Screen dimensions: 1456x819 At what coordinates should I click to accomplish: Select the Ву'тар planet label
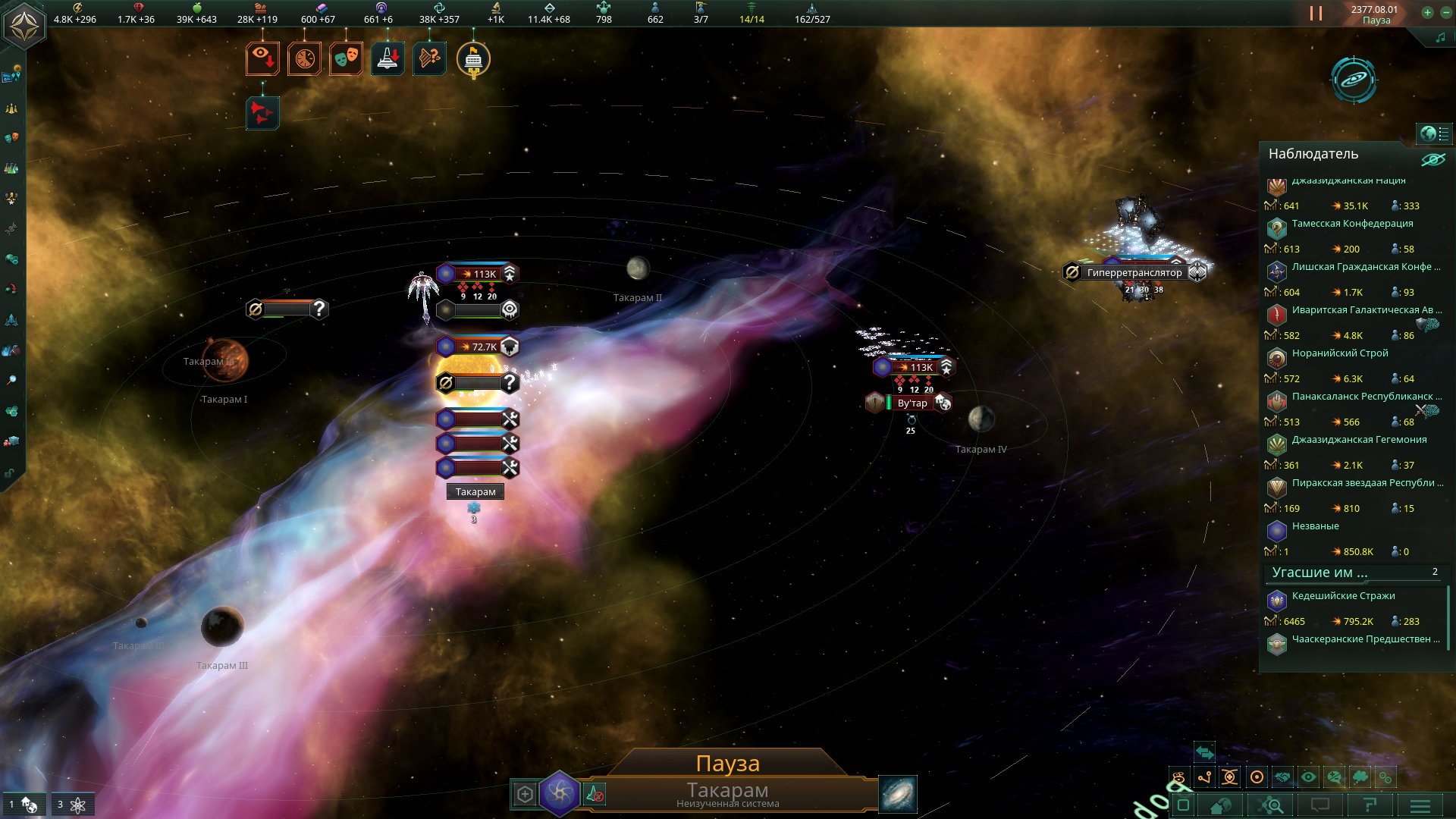click(912, 403)
